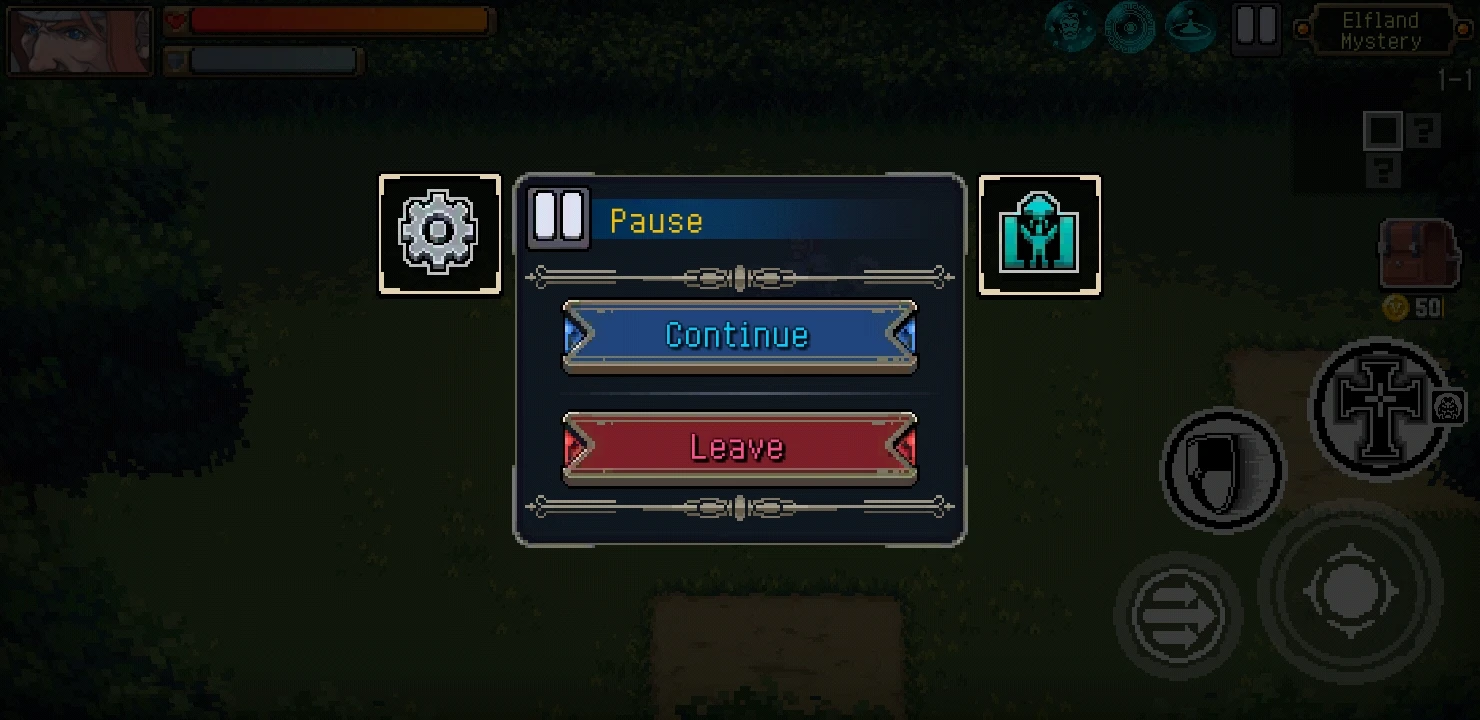Activate the water drop skill orb
1480x720 pixels.
[x=1188, y=28]
